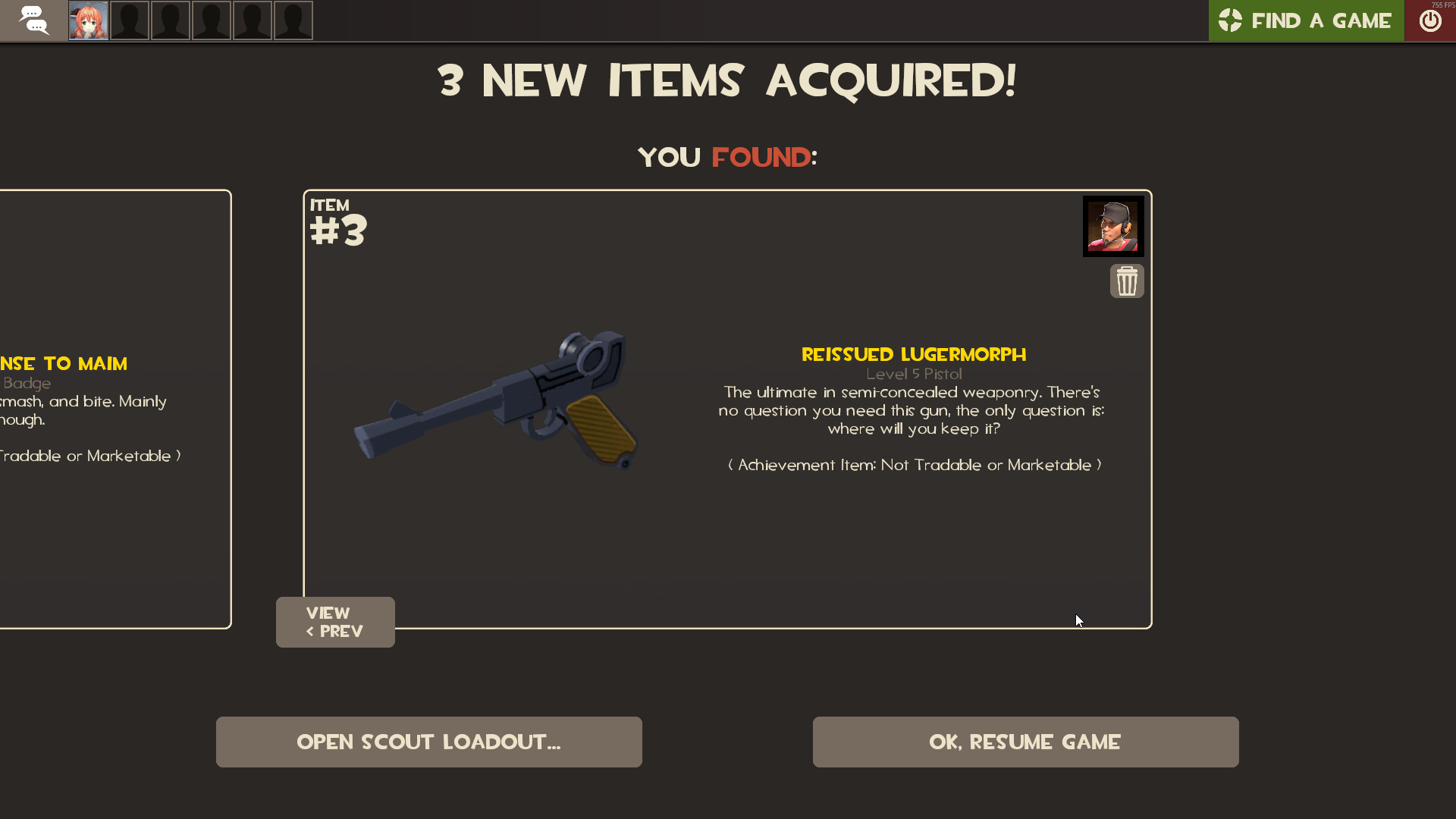This screenshot has height=819, width=1456.
Task: Choose OK, Resume Game
Action: (x=1025, y=742)
